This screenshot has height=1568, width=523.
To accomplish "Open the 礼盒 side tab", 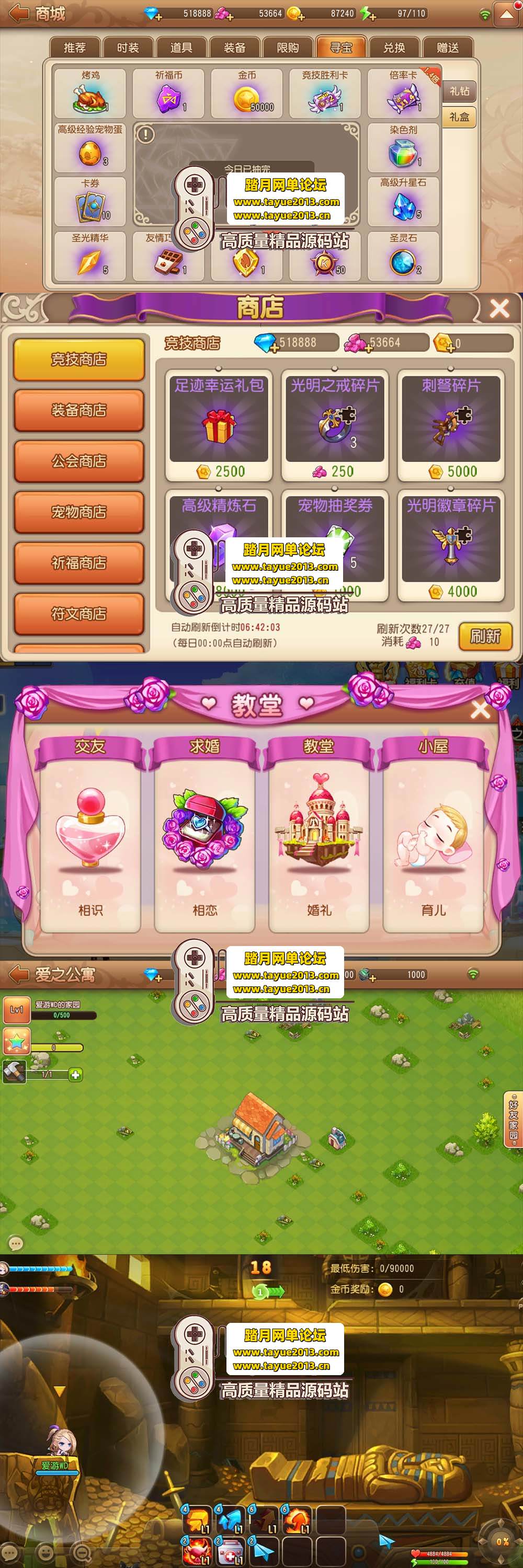I will click(459, 117).
